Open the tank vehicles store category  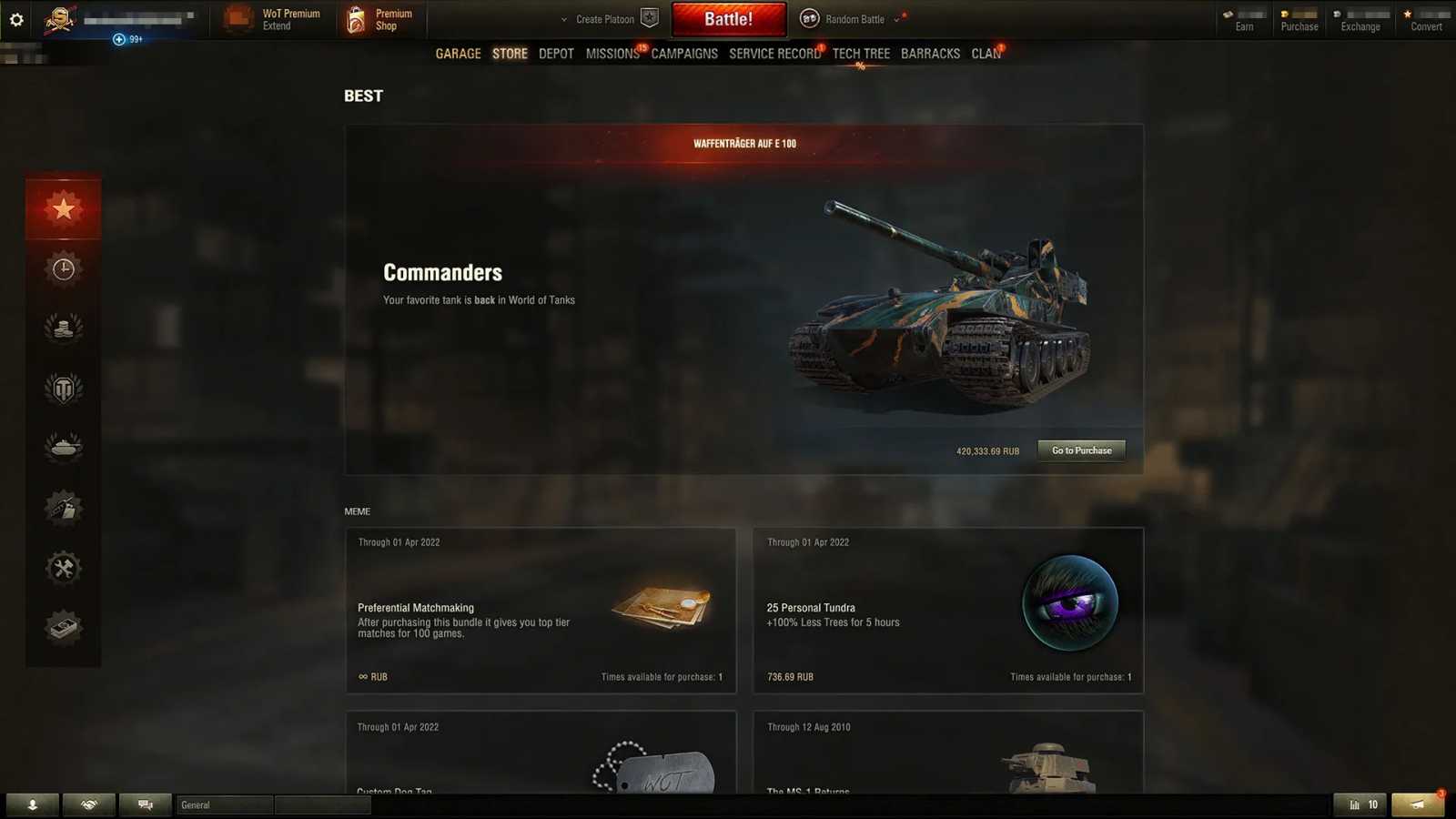(x=63, y=448)
